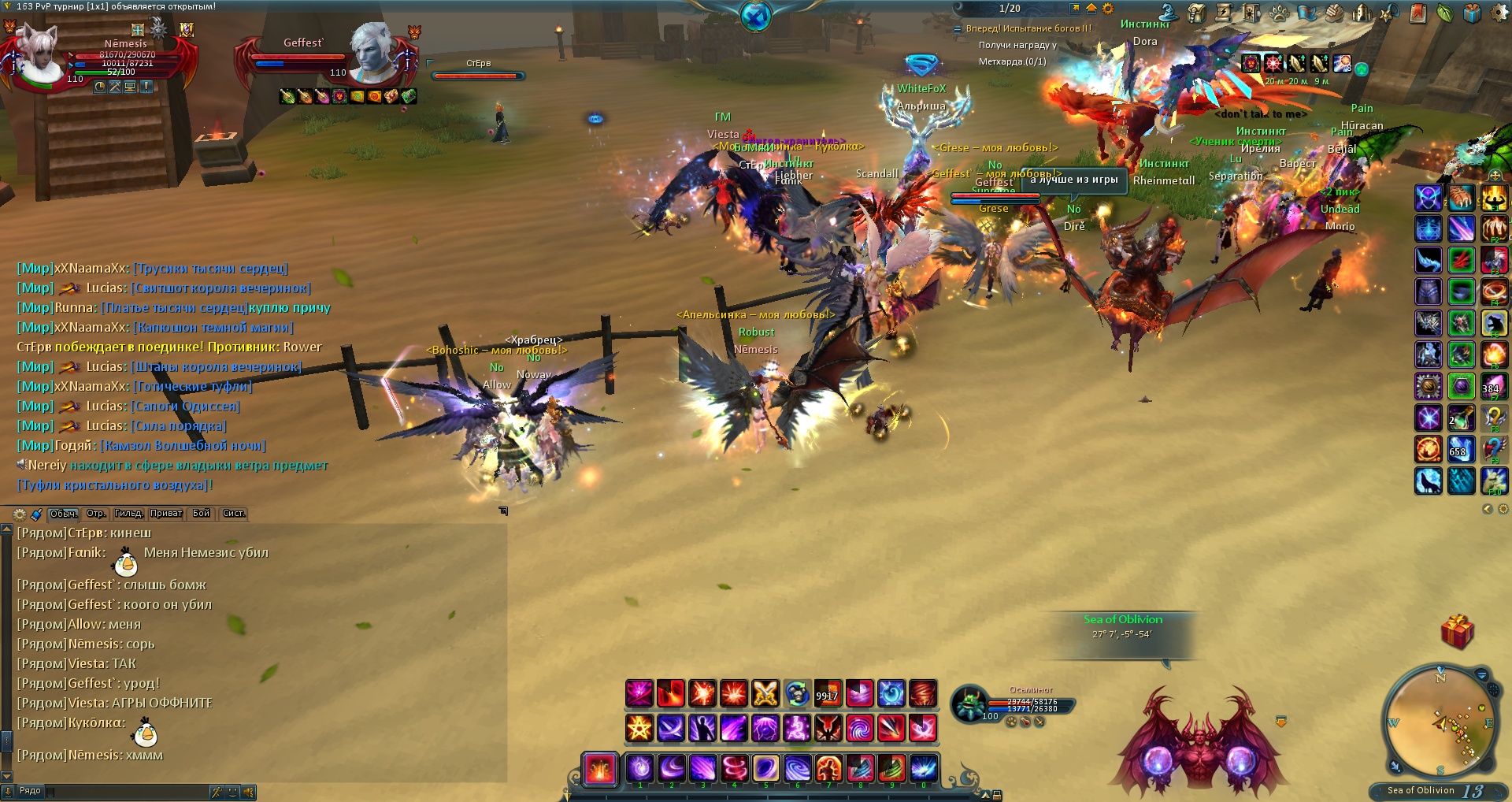The height and width of the screenshot is (802, 1512).
Task: Open the wizard hat character menu
Action: (x=1169, y=13)
